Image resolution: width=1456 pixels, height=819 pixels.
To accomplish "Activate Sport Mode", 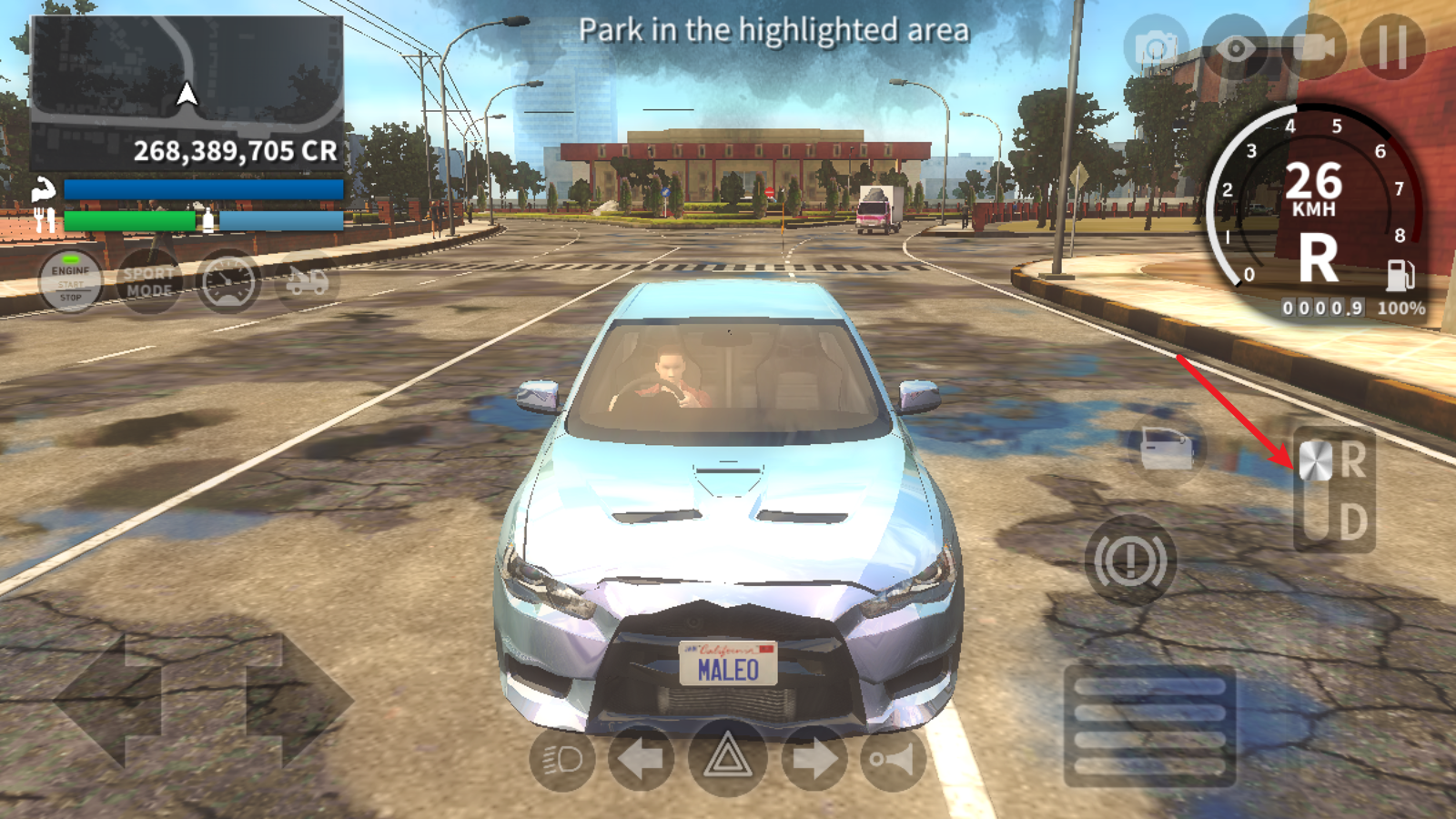I will point(149,282).
